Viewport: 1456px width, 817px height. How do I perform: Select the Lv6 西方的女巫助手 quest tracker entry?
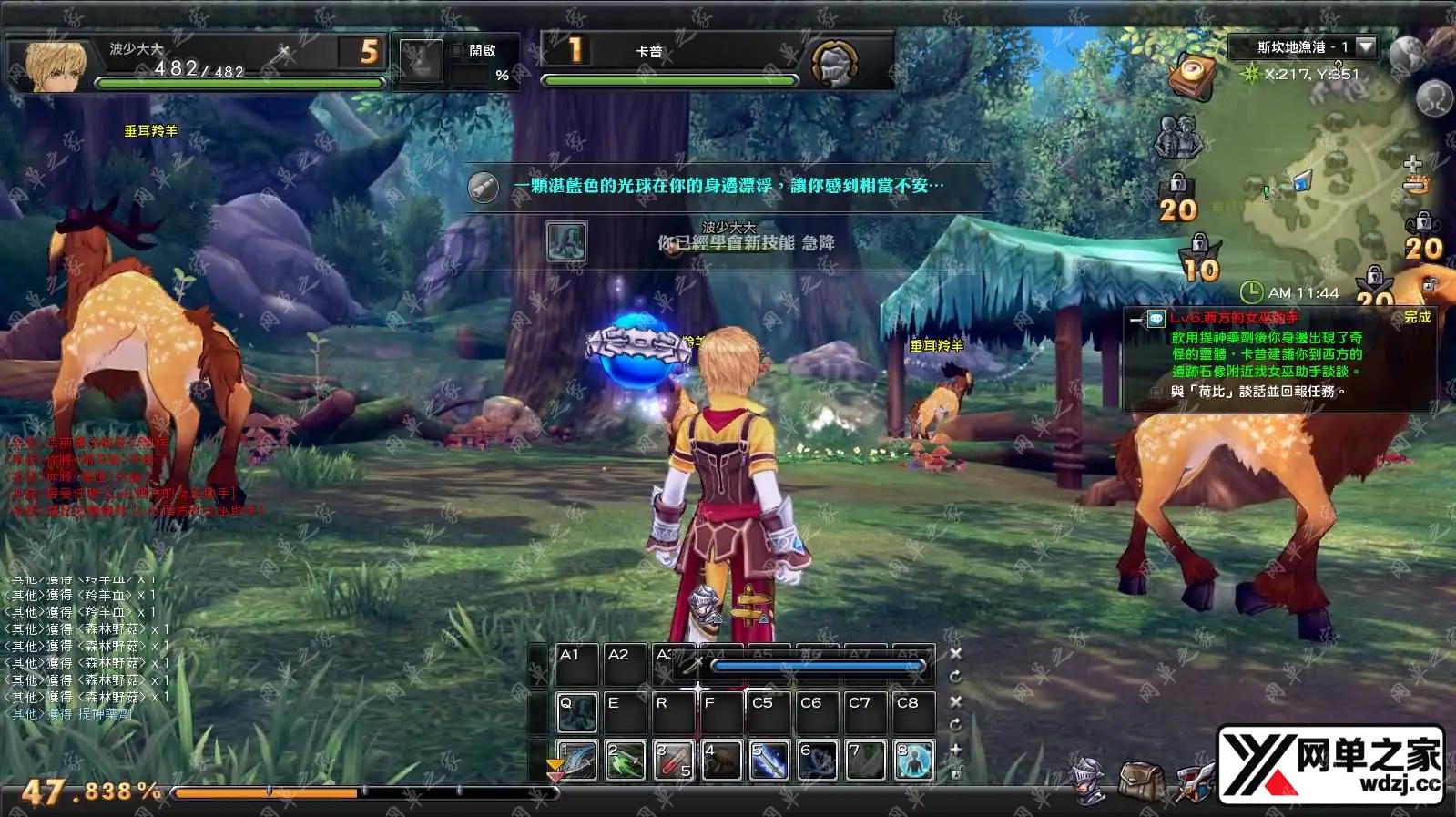(x=1234, y=318)
